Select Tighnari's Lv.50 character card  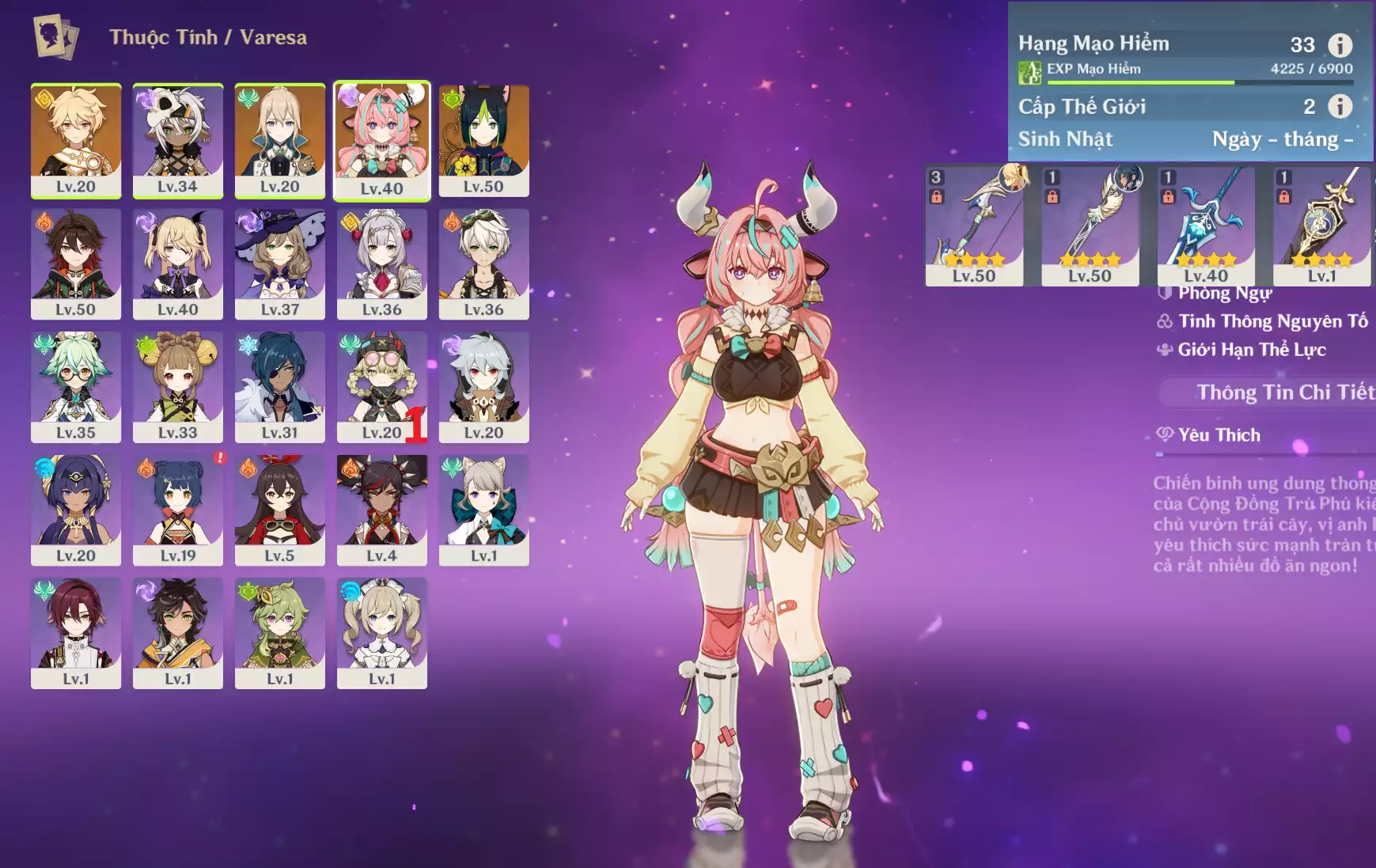[483, 140]
